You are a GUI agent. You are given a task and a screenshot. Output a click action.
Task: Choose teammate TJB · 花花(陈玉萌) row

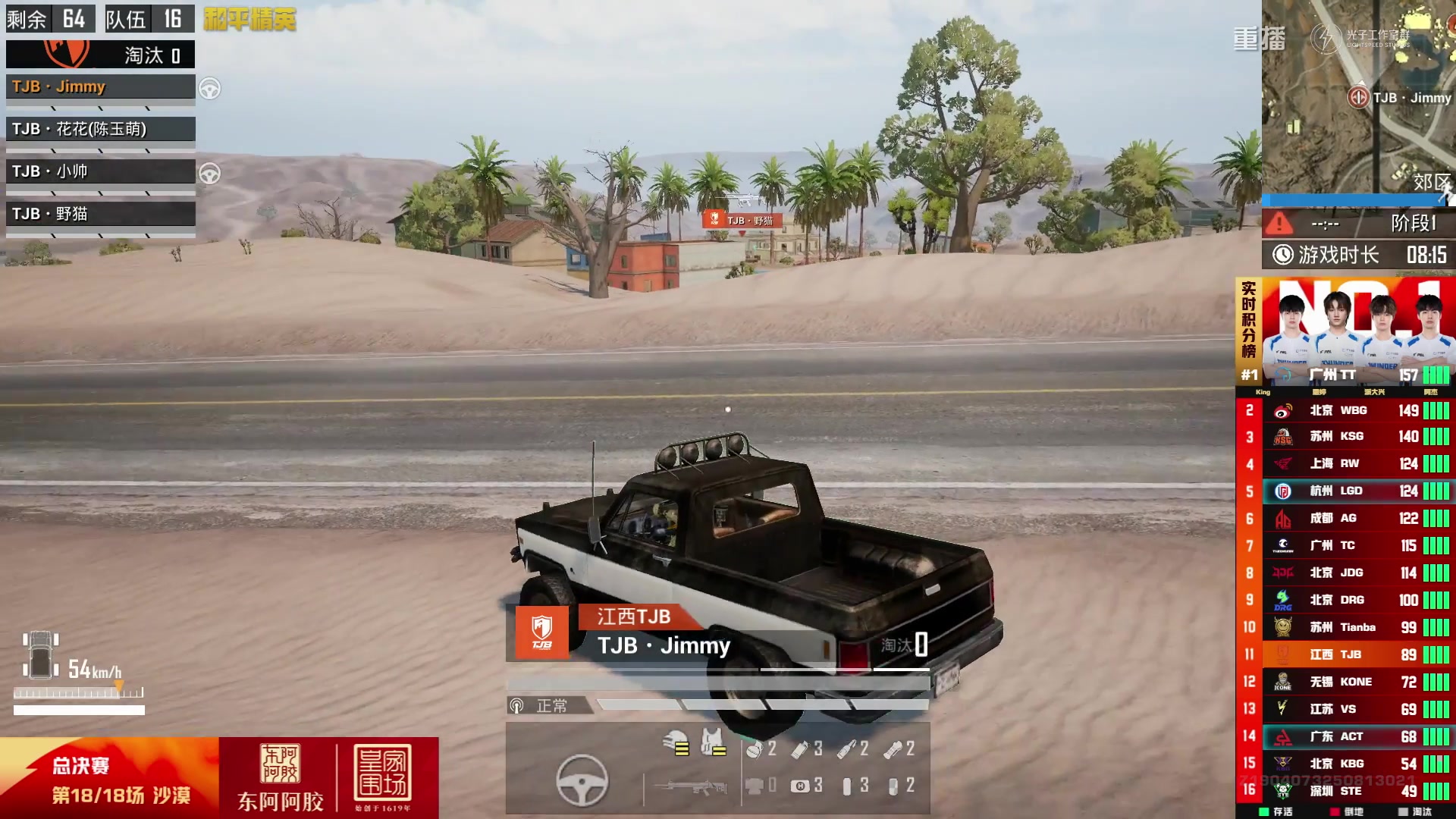tap(100, 130)
